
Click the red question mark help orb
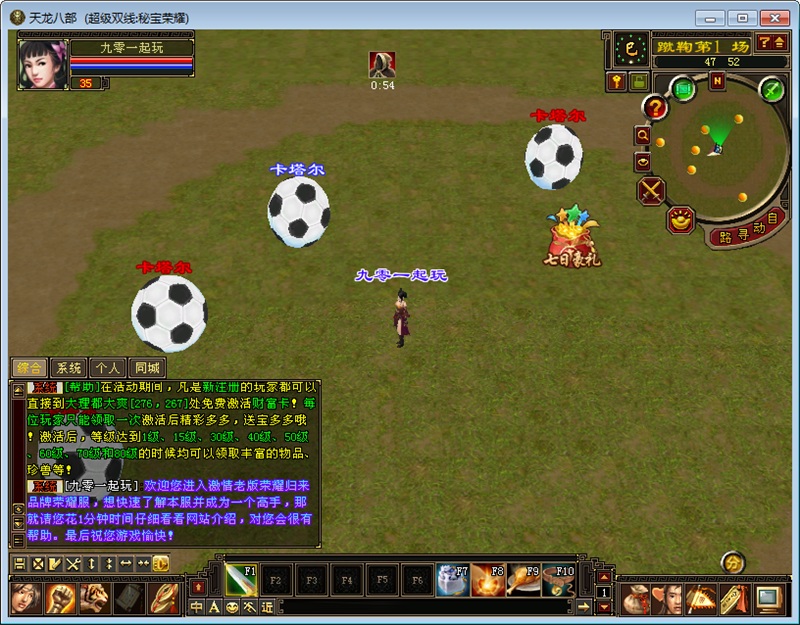(x=655, y=107)
